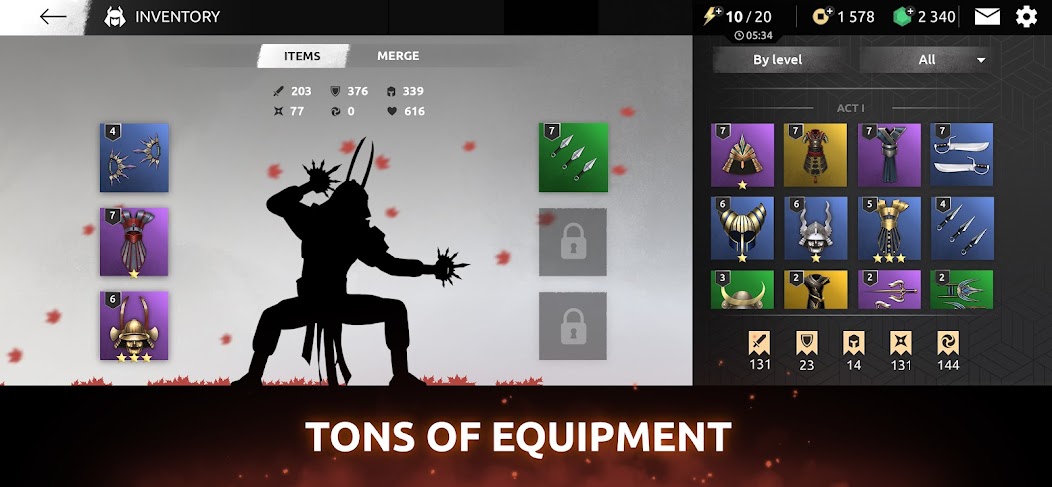The width and height of the screenshot is (1052, 487).
Task: Pick the level 5 three-star armor
Action: tap(888, 228)
